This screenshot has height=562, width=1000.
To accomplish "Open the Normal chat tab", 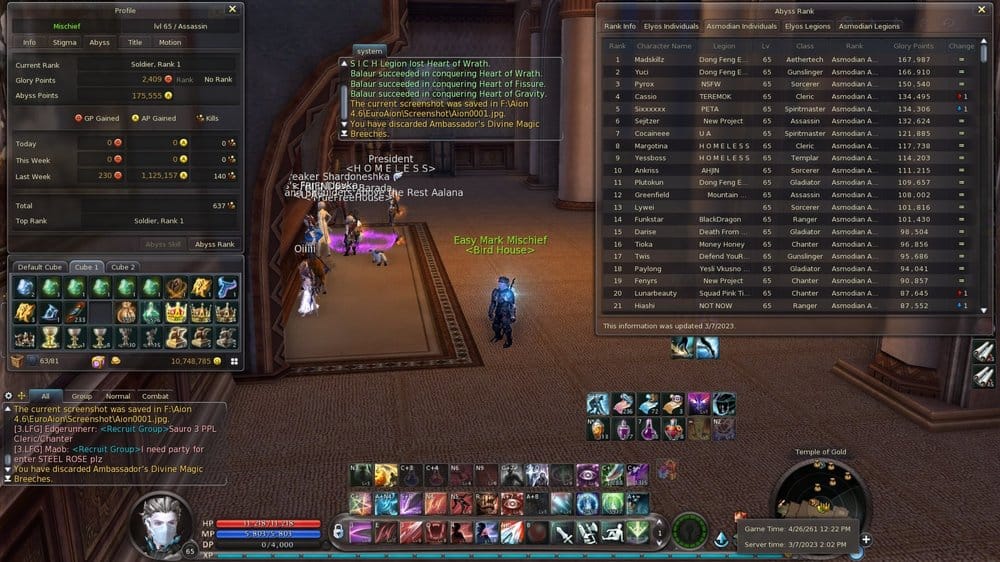I will (x=118, y=396).
